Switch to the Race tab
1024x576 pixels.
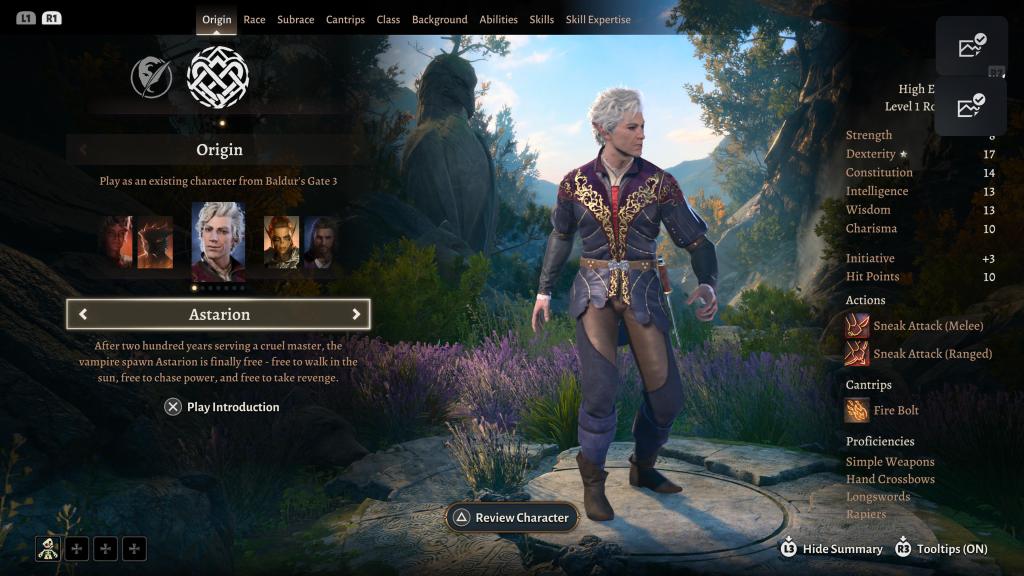[x=254, y=19]
